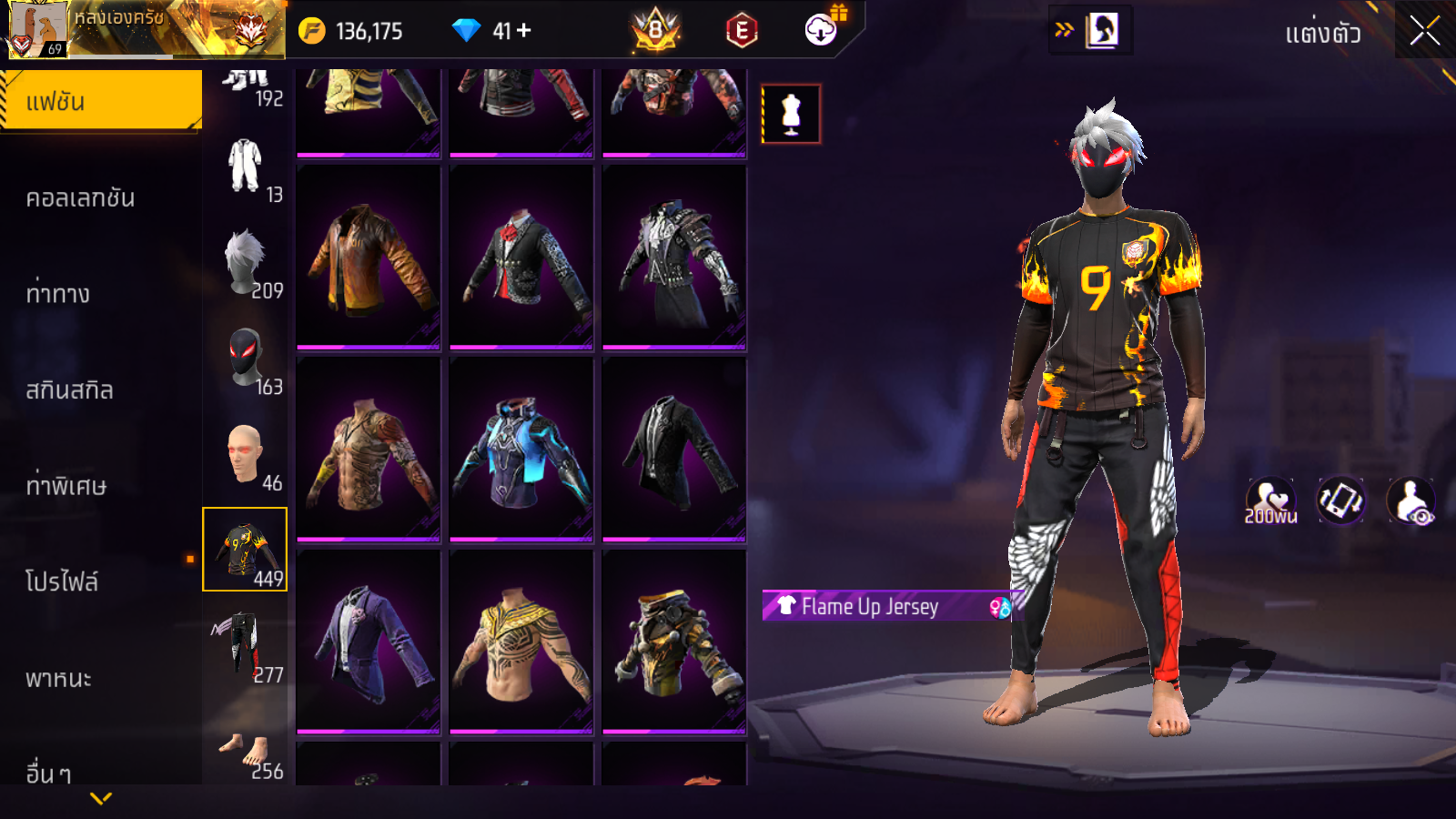The image size is (1456, 819).
Task: Open the พาหนะ vehicle tab
Action: point(58,678)
